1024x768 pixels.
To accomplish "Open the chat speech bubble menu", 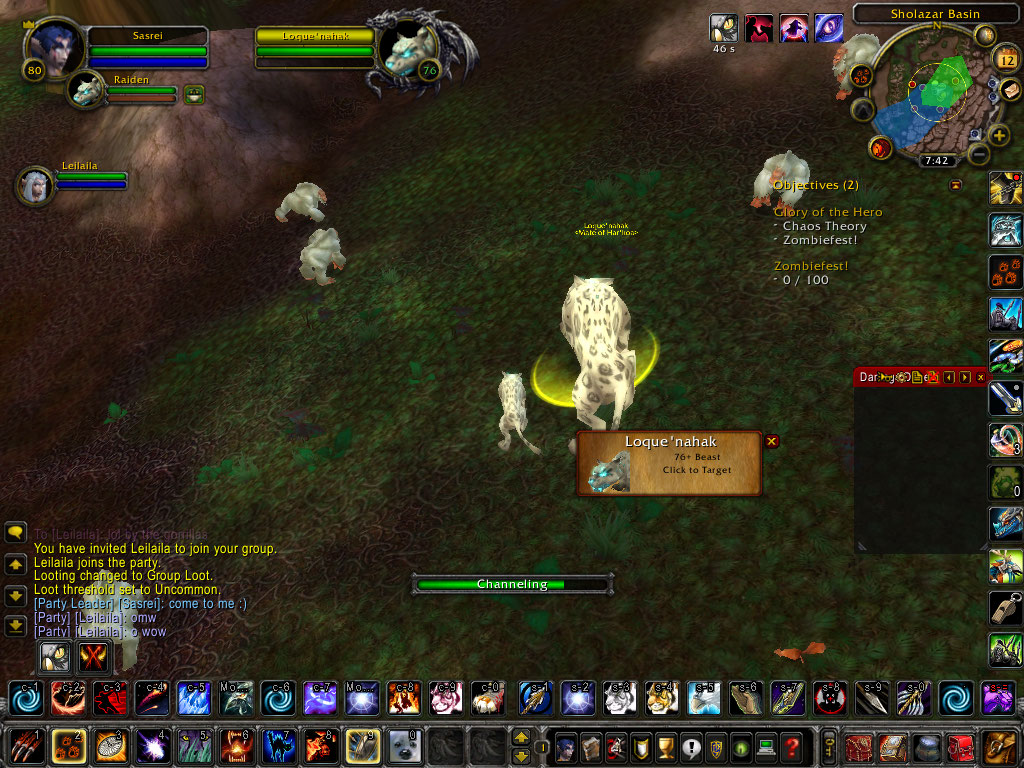I will pyautogui.click(x=15, y=533).
